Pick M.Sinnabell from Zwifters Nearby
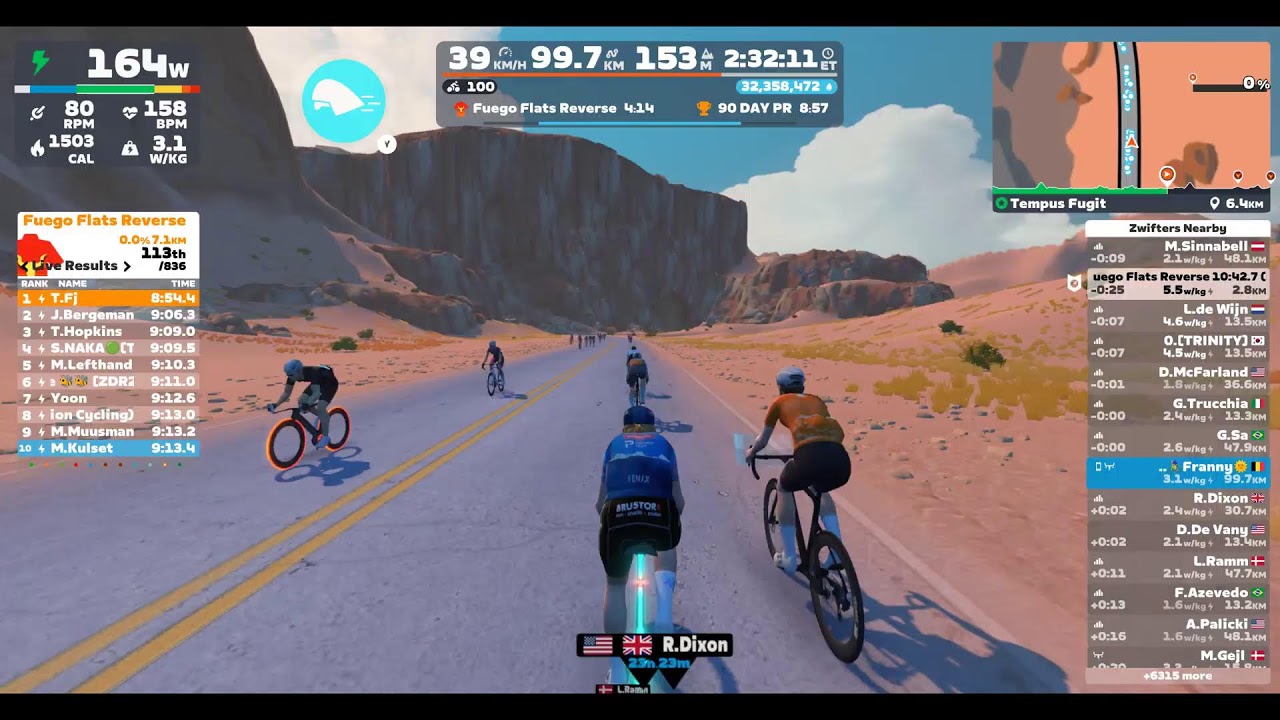The width and height of the screenshot is (1280, 720). coord(1177,251)
